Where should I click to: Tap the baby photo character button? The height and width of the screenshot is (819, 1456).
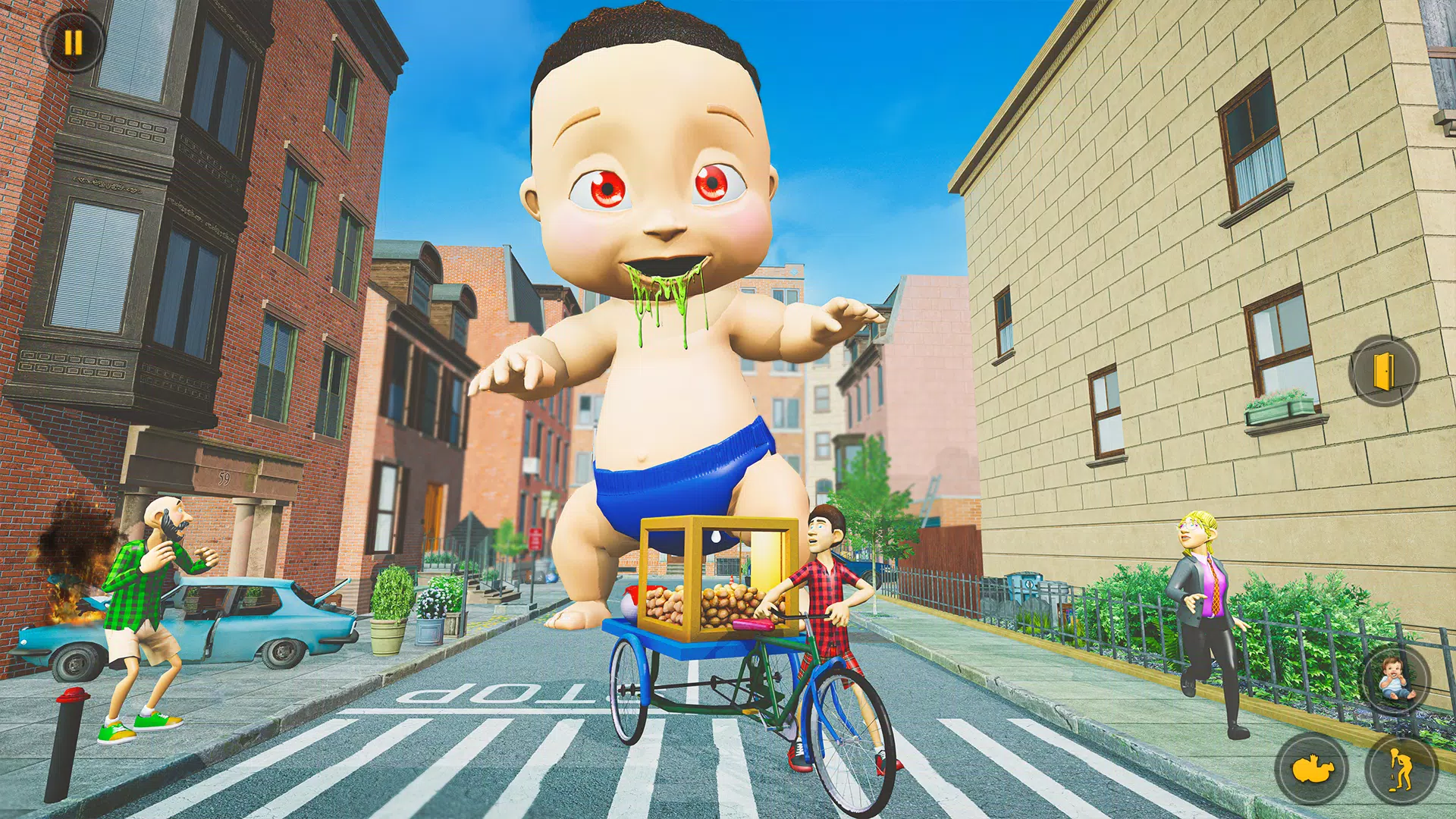[1394, 681]
